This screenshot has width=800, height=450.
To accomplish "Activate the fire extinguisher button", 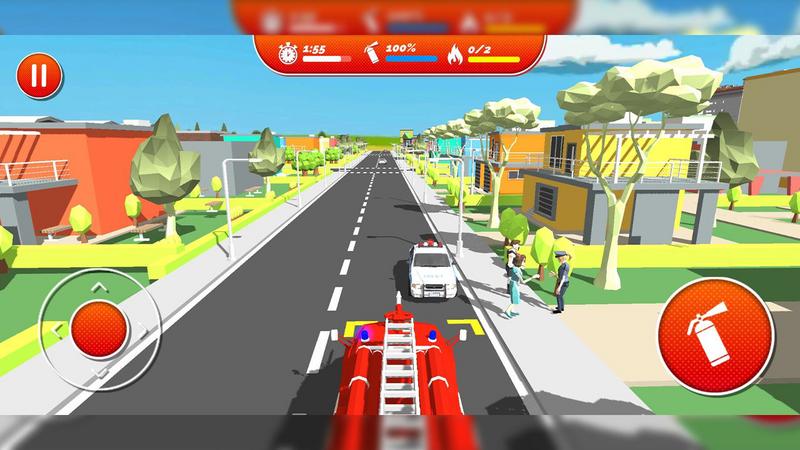I will tap(715, 334).
